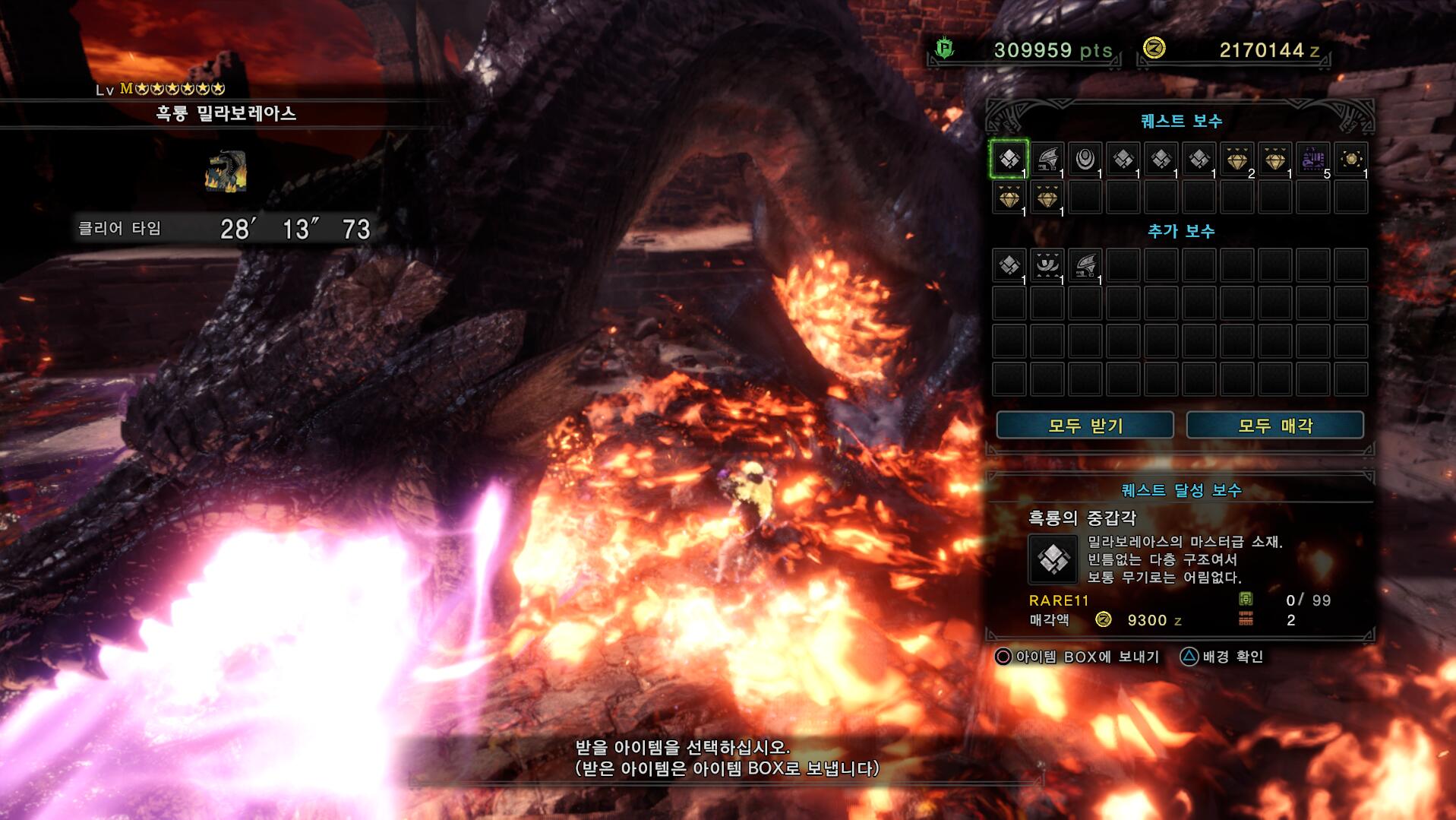Select the wing icon in bonus rewards
The image size is (1456, 820).
pyautogui.click(x=1085, y=265)
